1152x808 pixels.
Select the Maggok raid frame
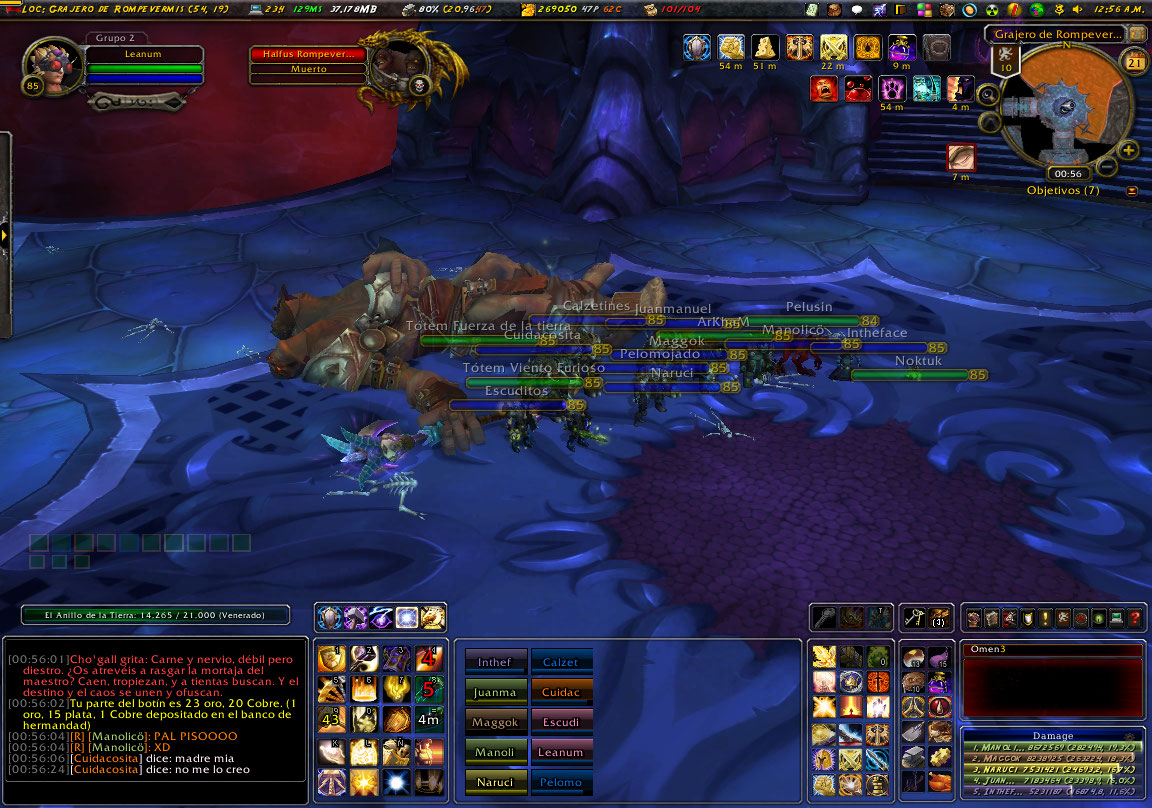click(x=496, y=721)
